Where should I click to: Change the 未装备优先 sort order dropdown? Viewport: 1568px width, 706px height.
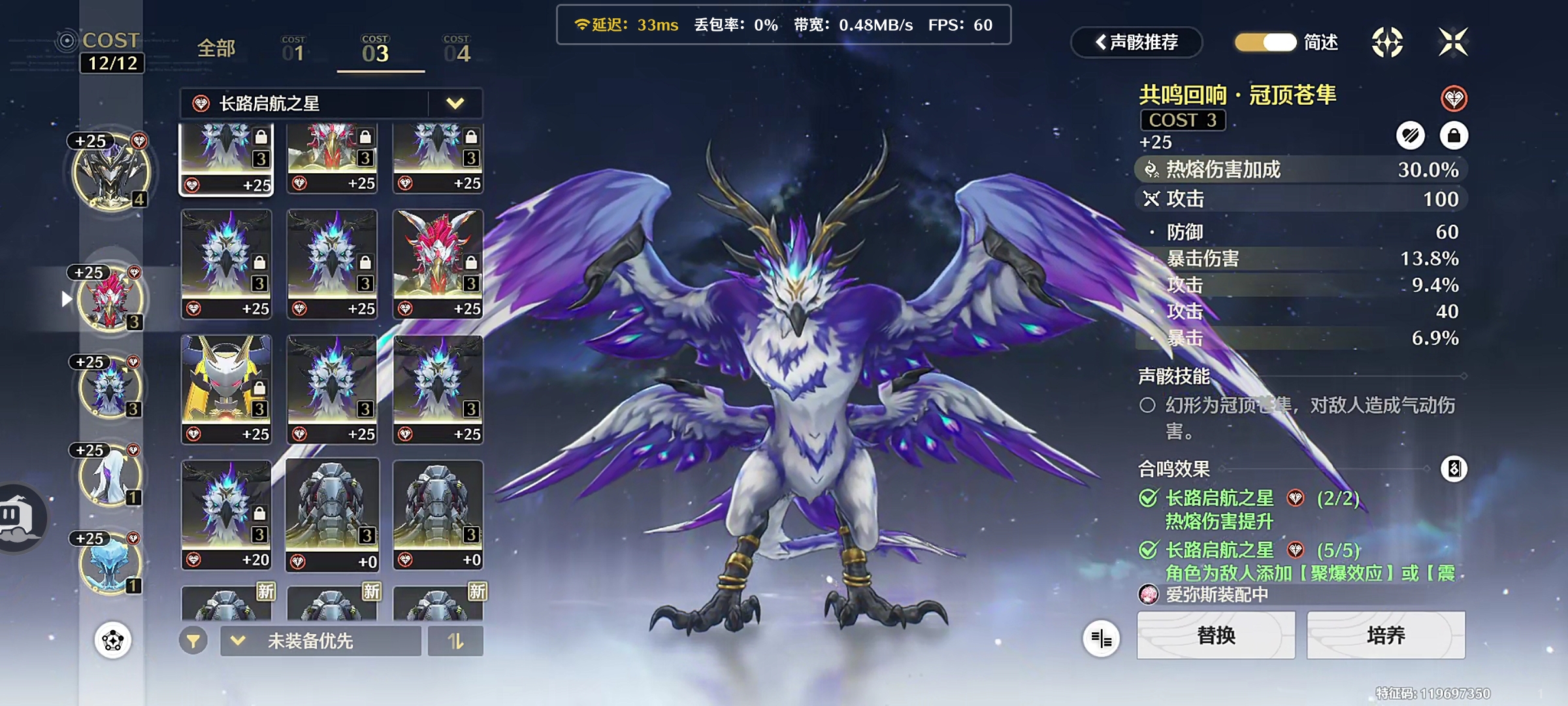320,641
